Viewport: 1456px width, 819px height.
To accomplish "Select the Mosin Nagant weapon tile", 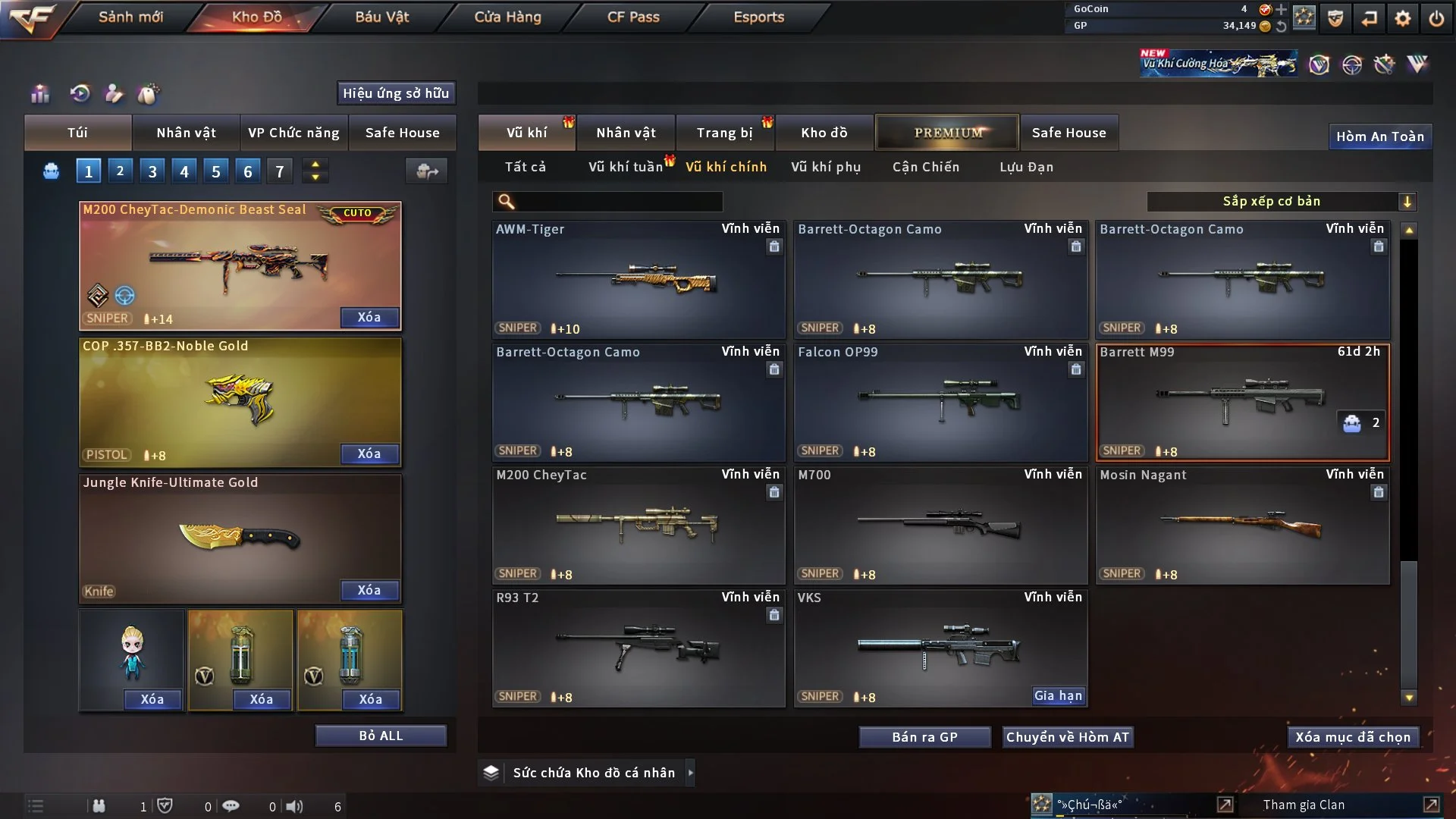I will 1242,525.
